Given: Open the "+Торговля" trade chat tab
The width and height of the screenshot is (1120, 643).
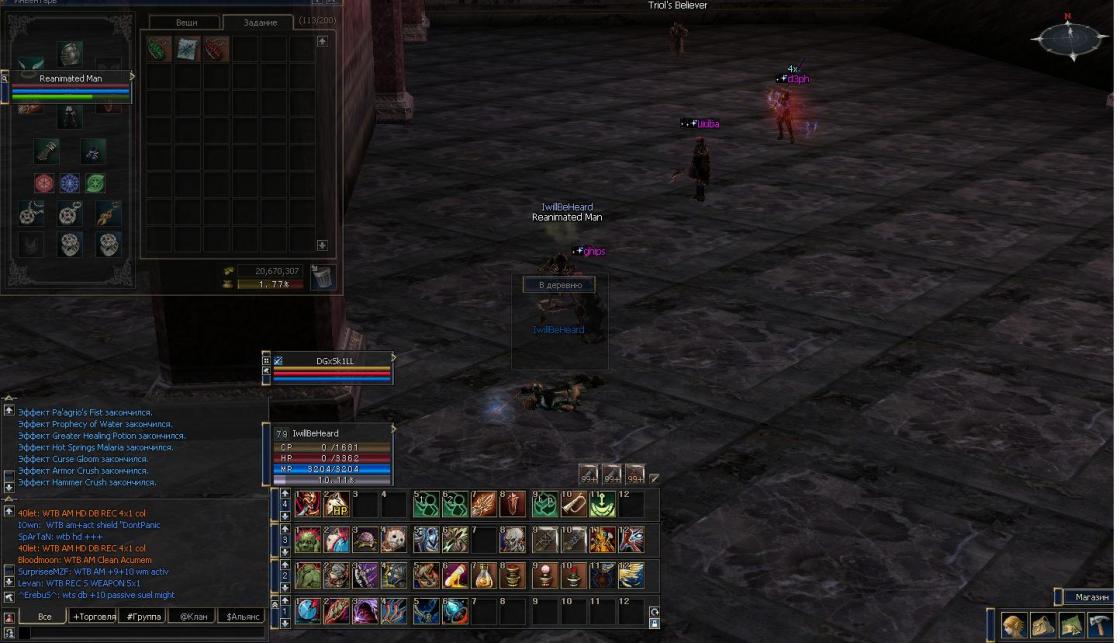Looking at the screenshot, I should tap(92, 616).
